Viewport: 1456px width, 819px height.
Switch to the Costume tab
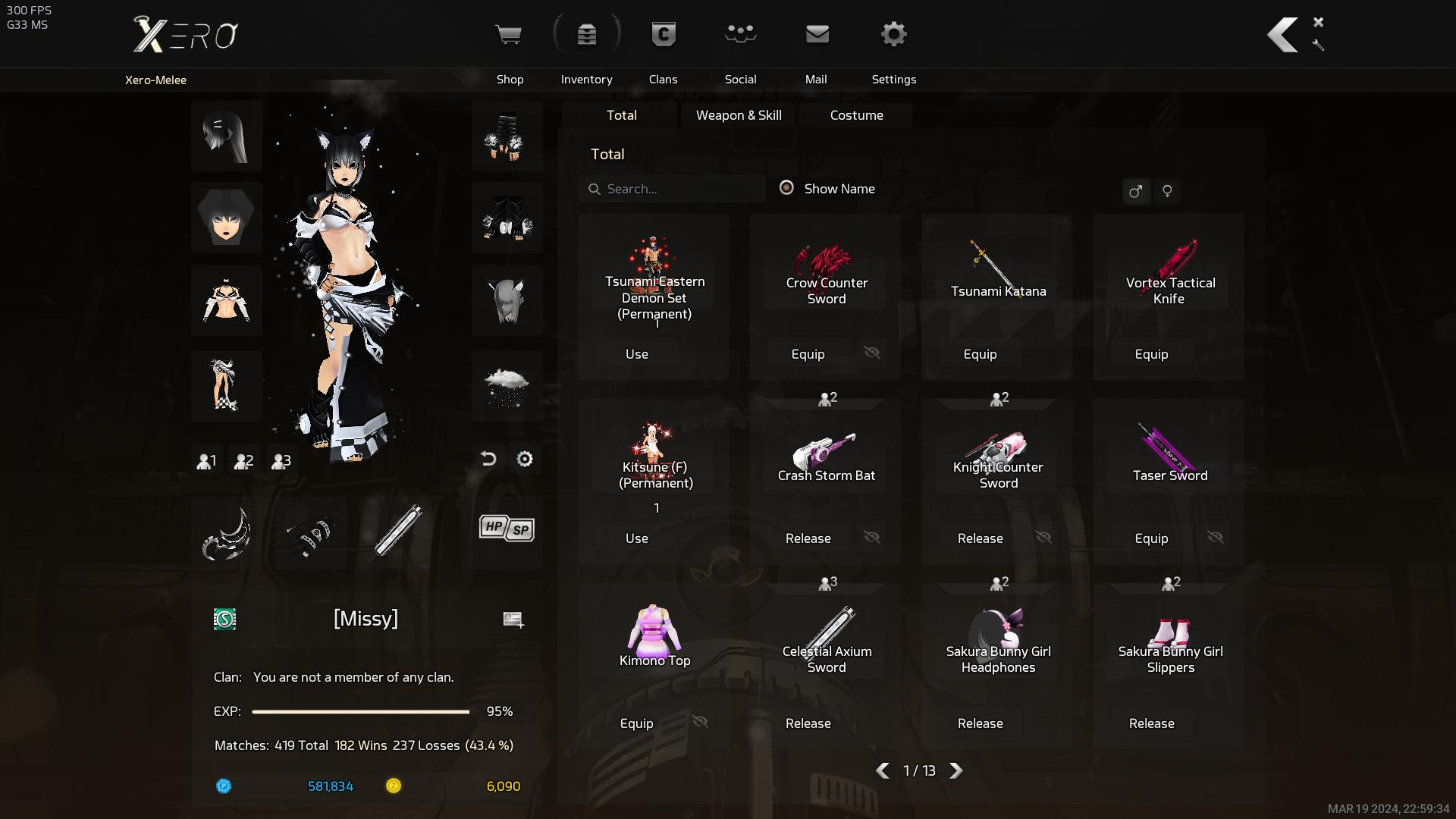coord(856,115)
